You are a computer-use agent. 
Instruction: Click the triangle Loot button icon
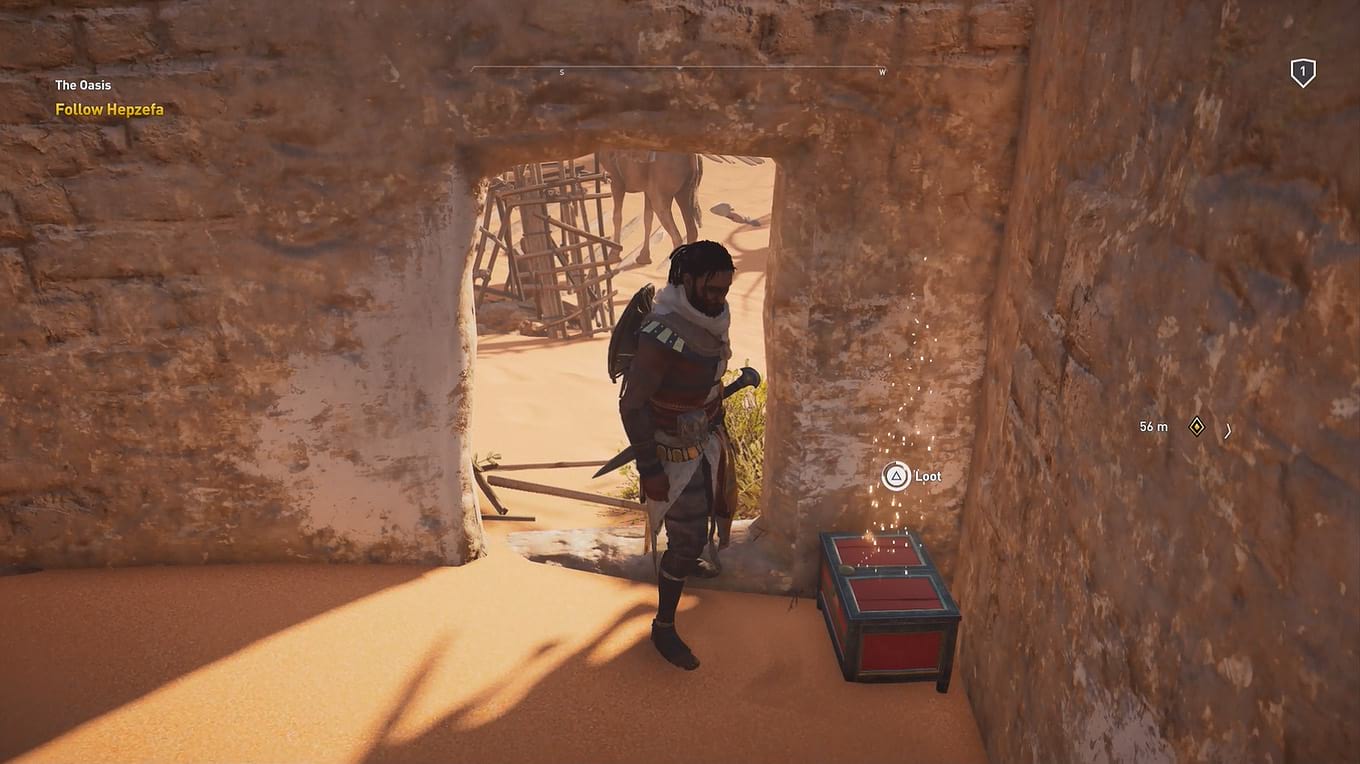(895, 476)
